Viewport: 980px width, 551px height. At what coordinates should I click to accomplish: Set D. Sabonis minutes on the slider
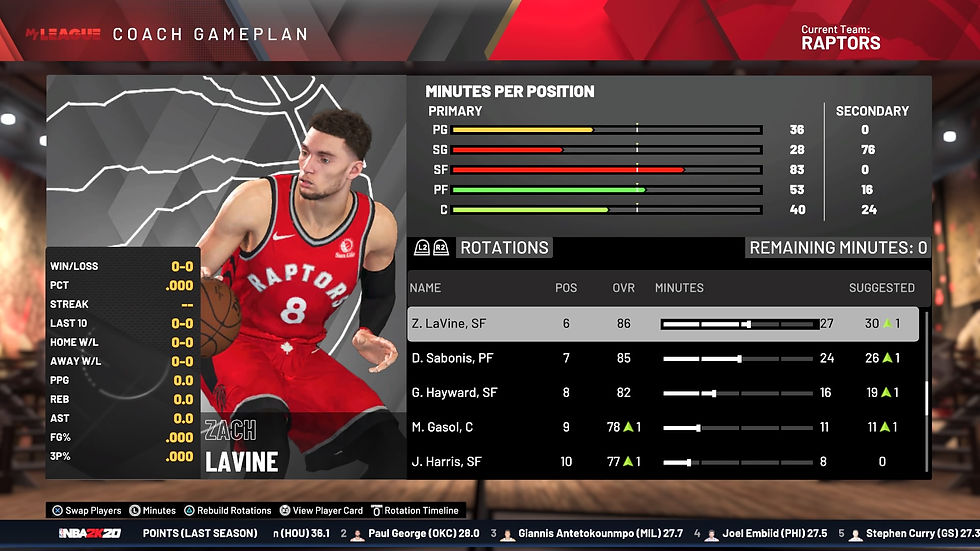738,358
